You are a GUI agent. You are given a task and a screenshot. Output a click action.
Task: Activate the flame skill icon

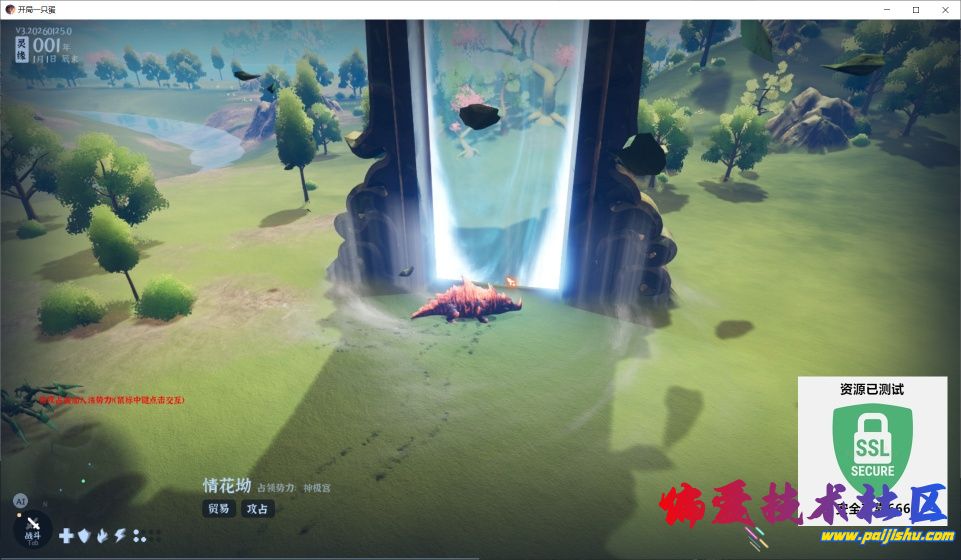[x=102, y=536]
